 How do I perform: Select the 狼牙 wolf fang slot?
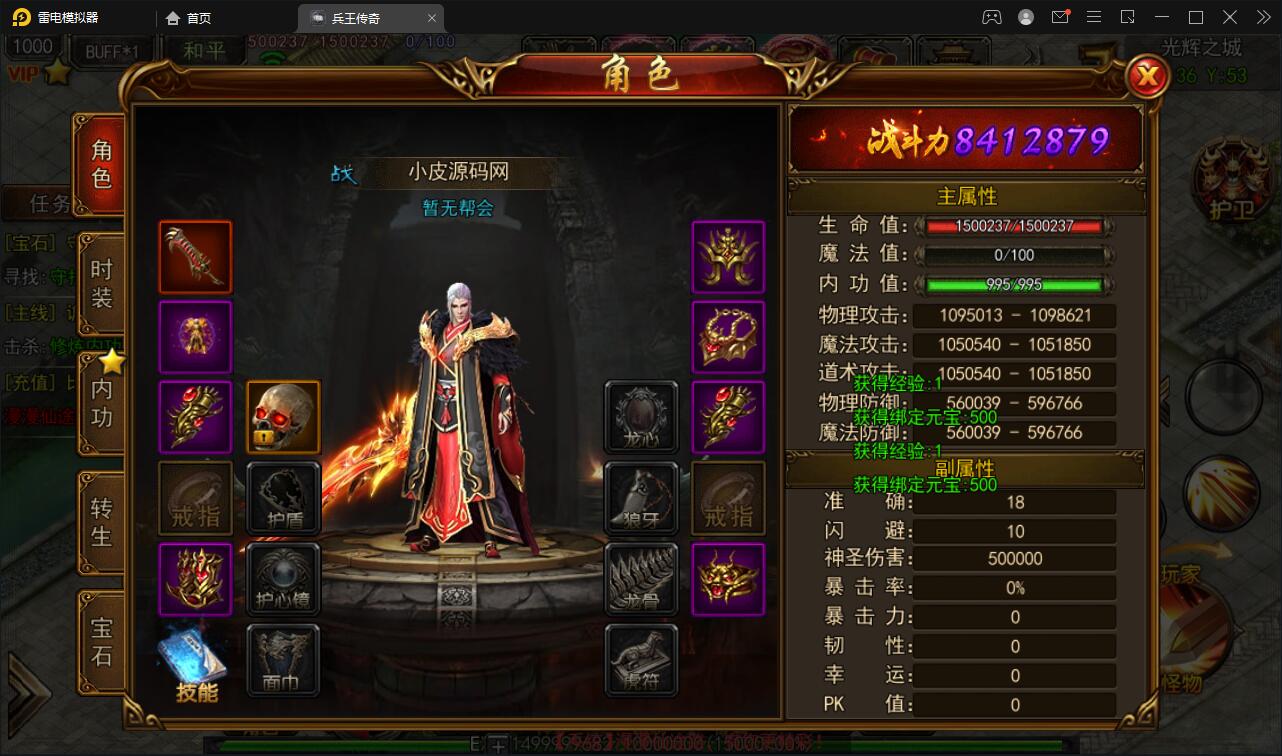641,498
